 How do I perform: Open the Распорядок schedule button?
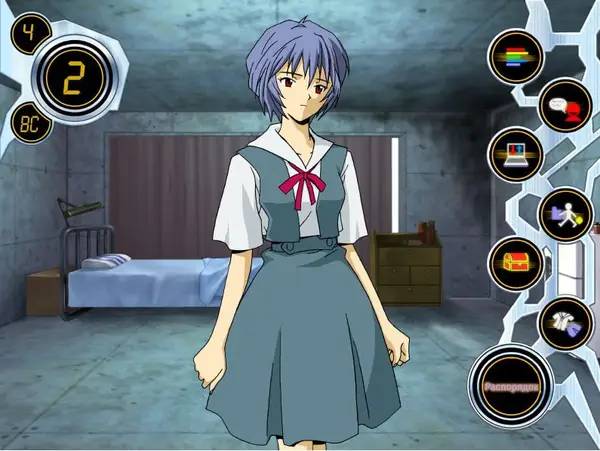pyautogui.click(x=512, y=386)
